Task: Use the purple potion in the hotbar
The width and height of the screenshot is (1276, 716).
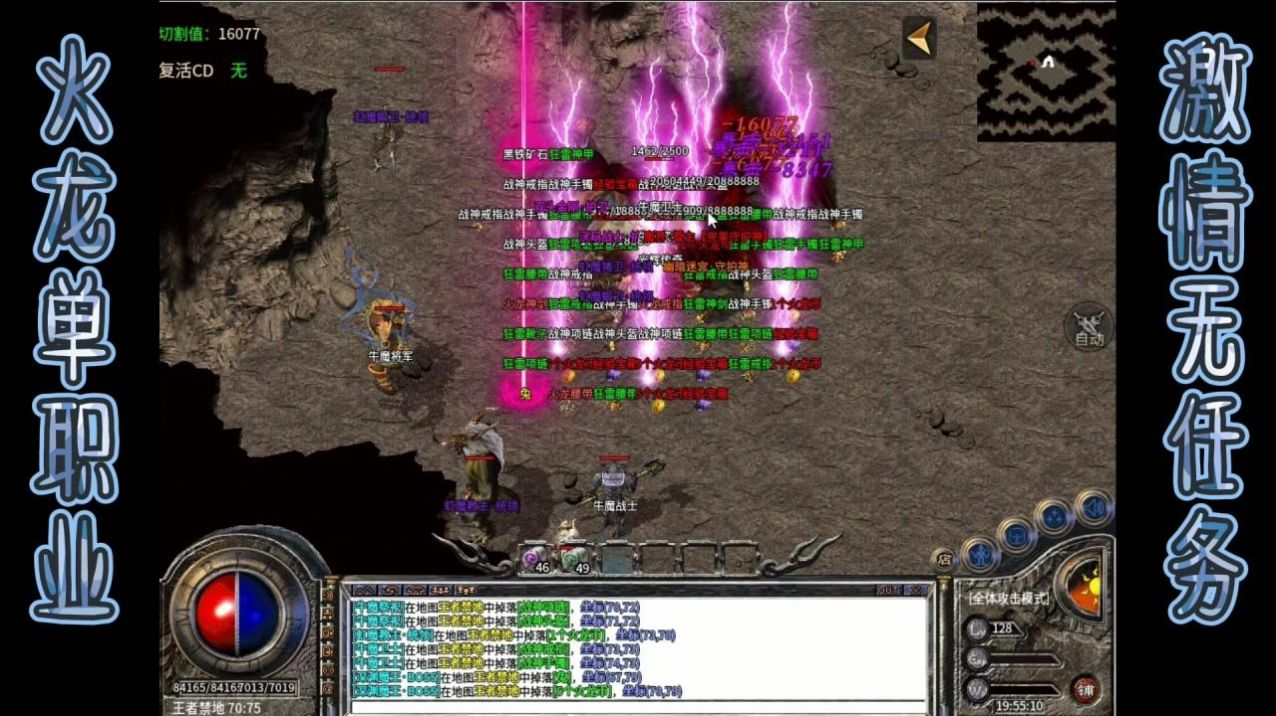Action: (x=537, y=560)
